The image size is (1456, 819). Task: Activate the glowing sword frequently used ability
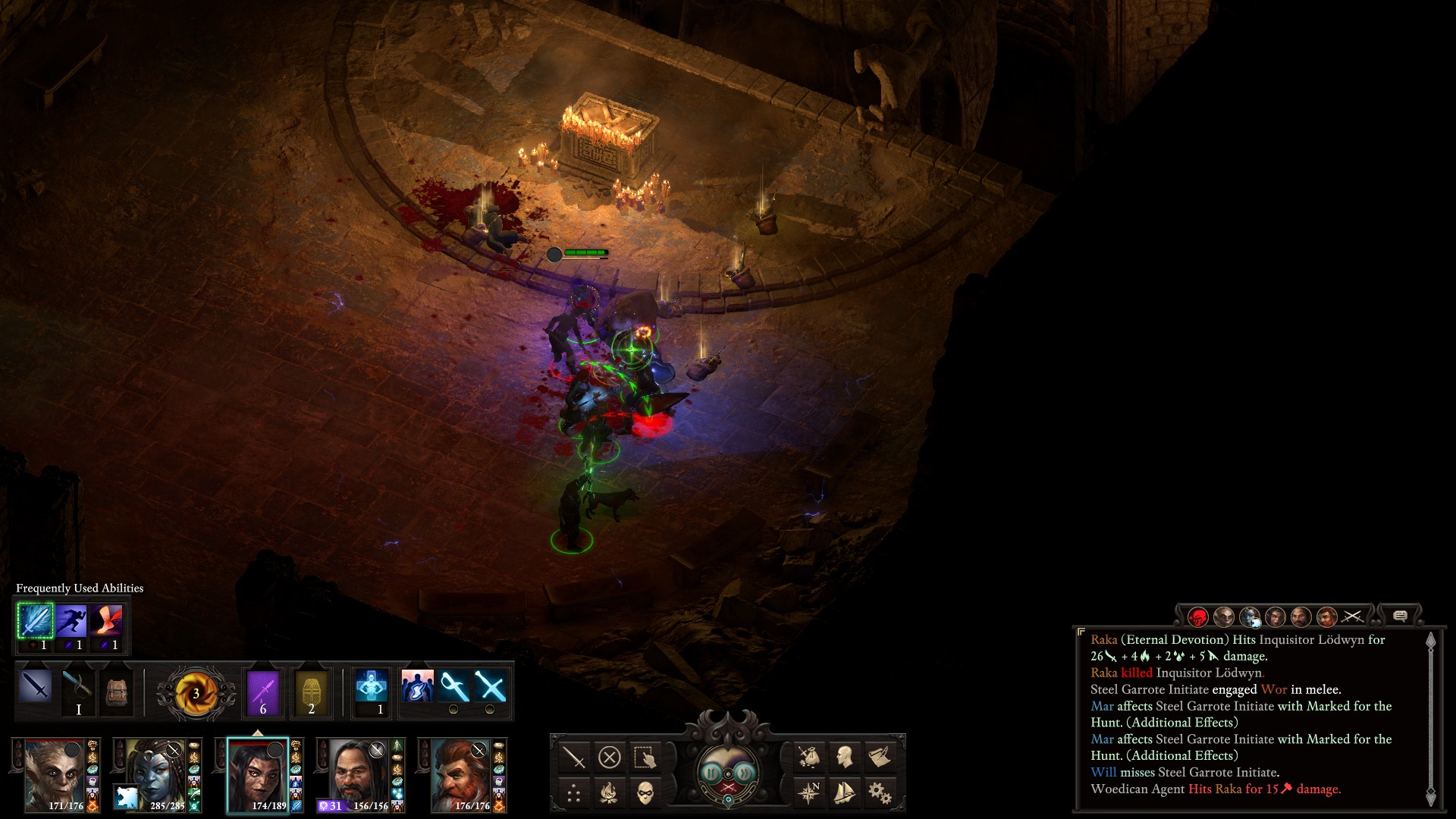(35, 621)
